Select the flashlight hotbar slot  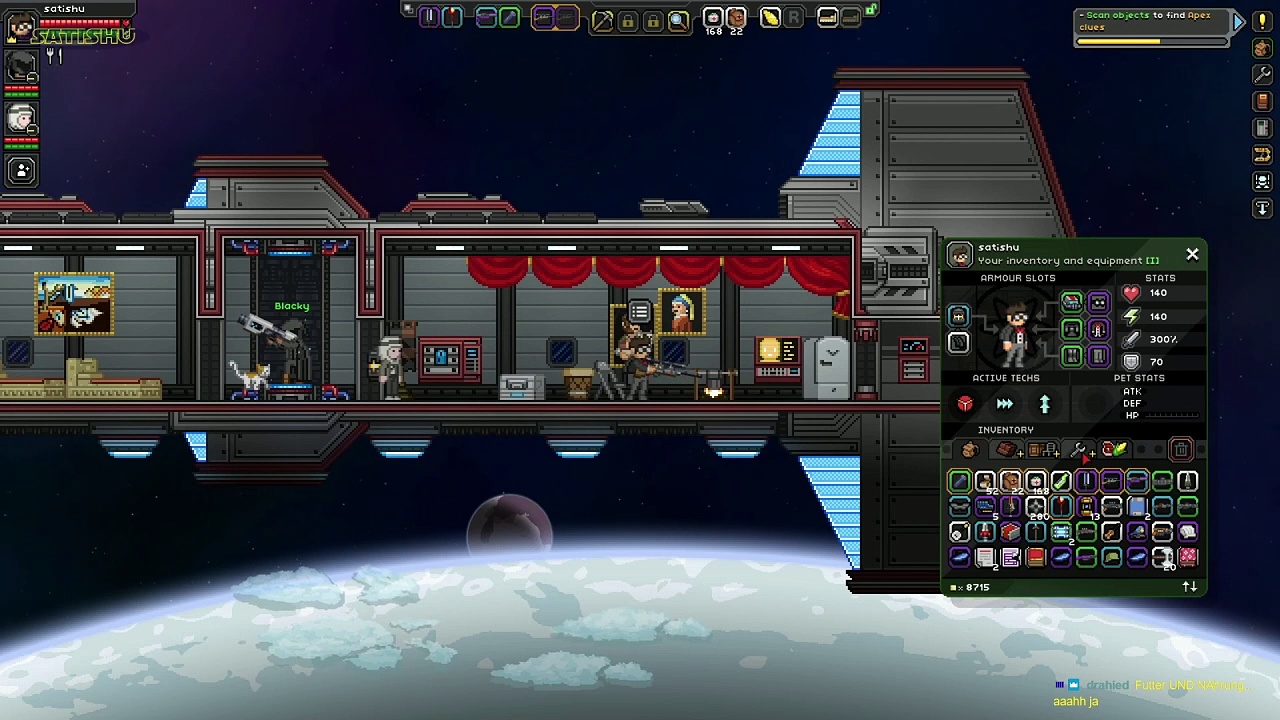[770, 18]
